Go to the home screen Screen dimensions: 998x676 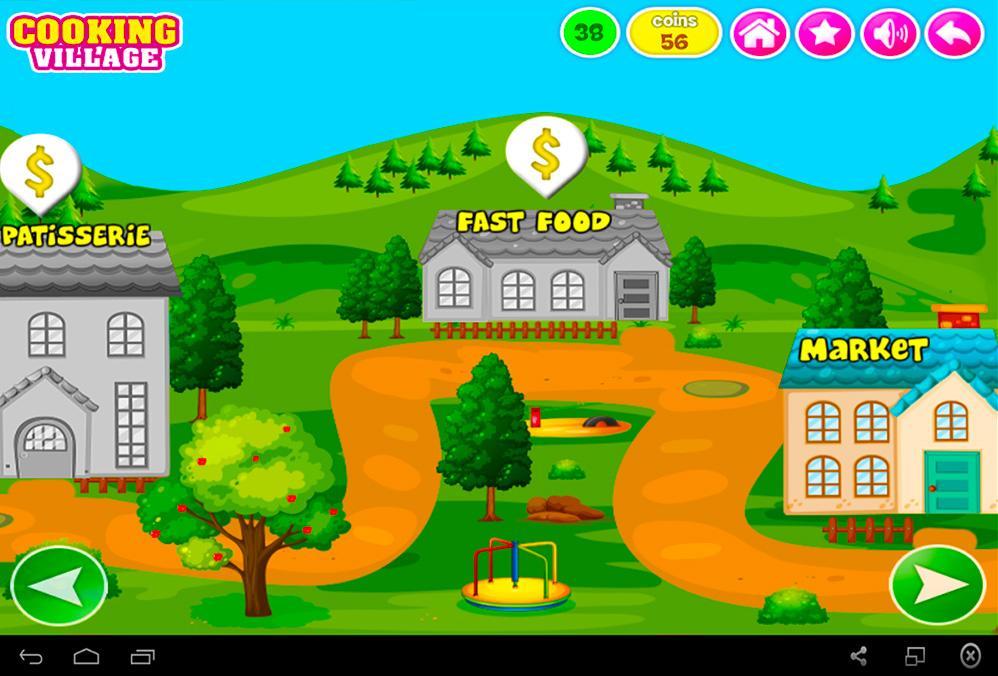click(760, 35)
